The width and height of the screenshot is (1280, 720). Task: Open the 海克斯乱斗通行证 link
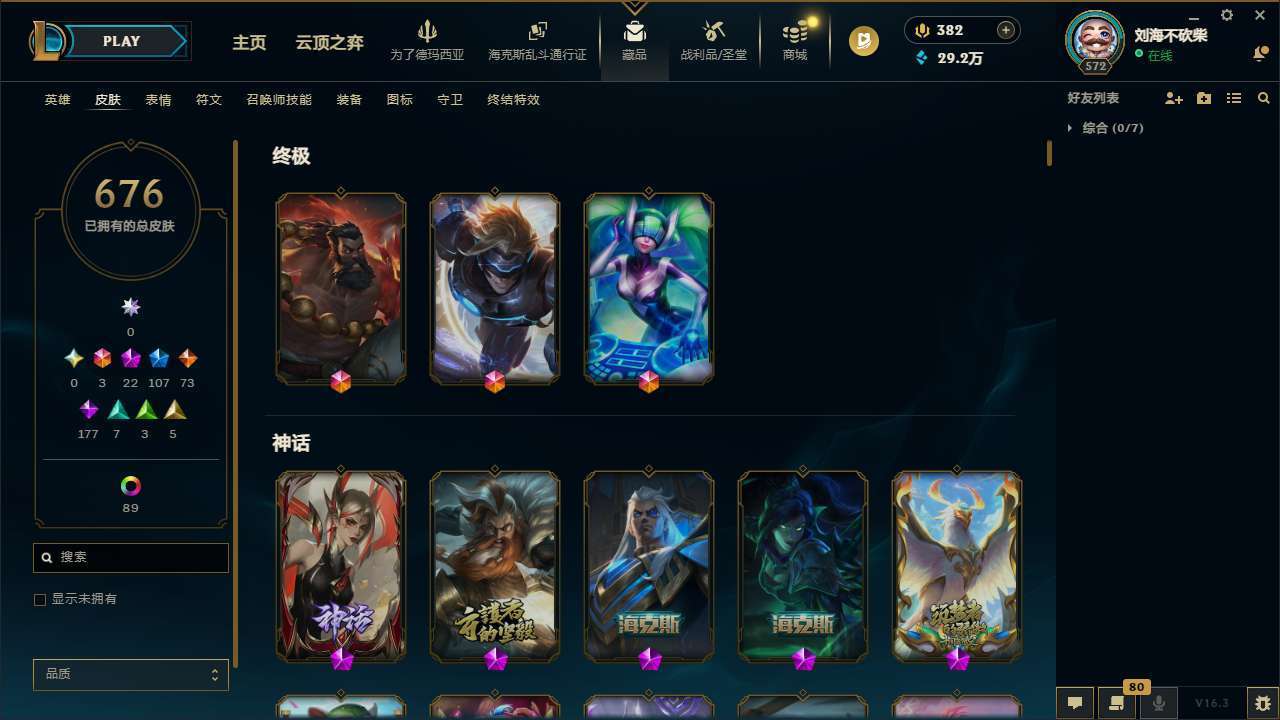tap(537, 44)
